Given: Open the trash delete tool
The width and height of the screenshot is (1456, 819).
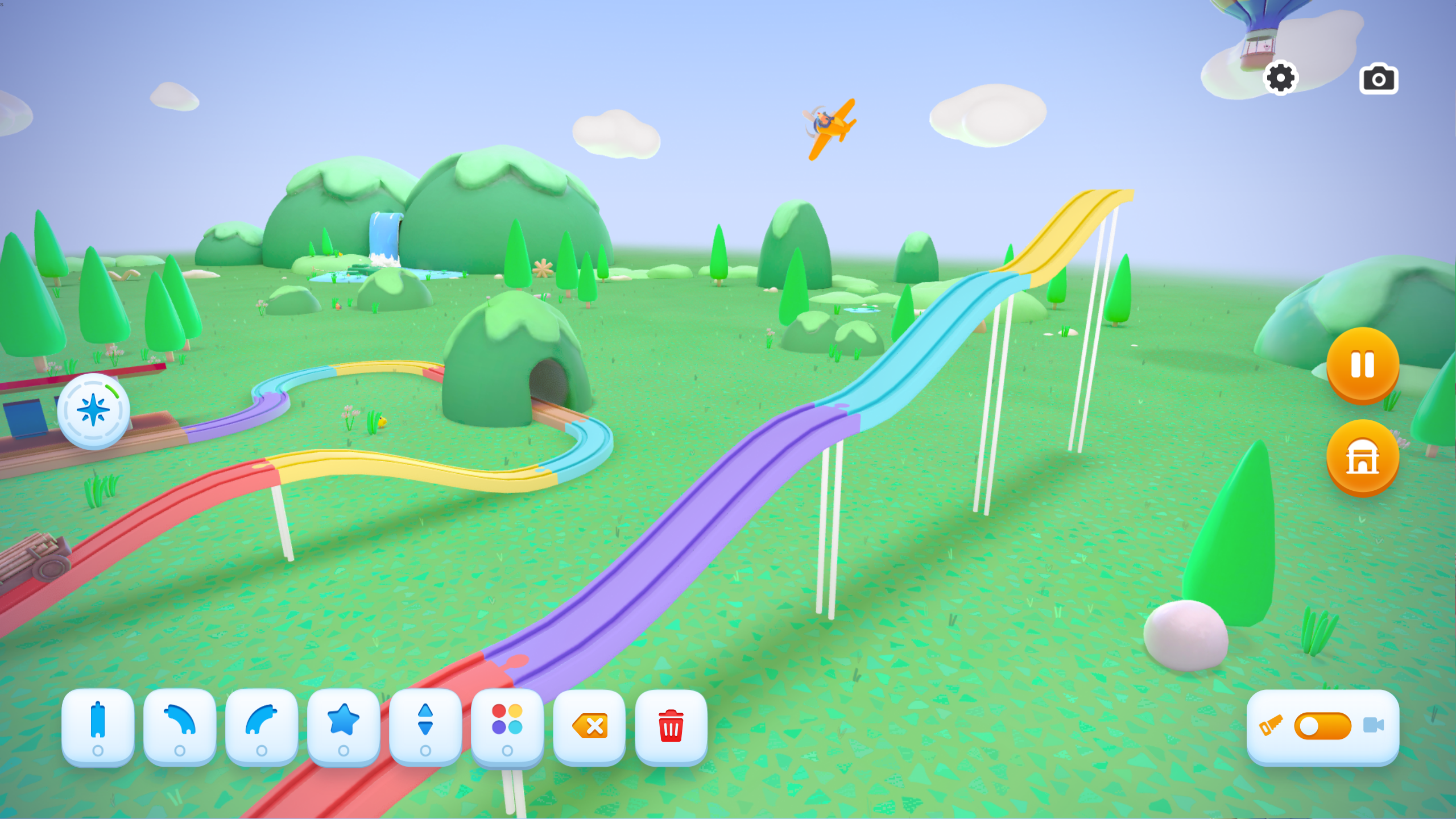Looking at the screenshot, I should point(671,725).
